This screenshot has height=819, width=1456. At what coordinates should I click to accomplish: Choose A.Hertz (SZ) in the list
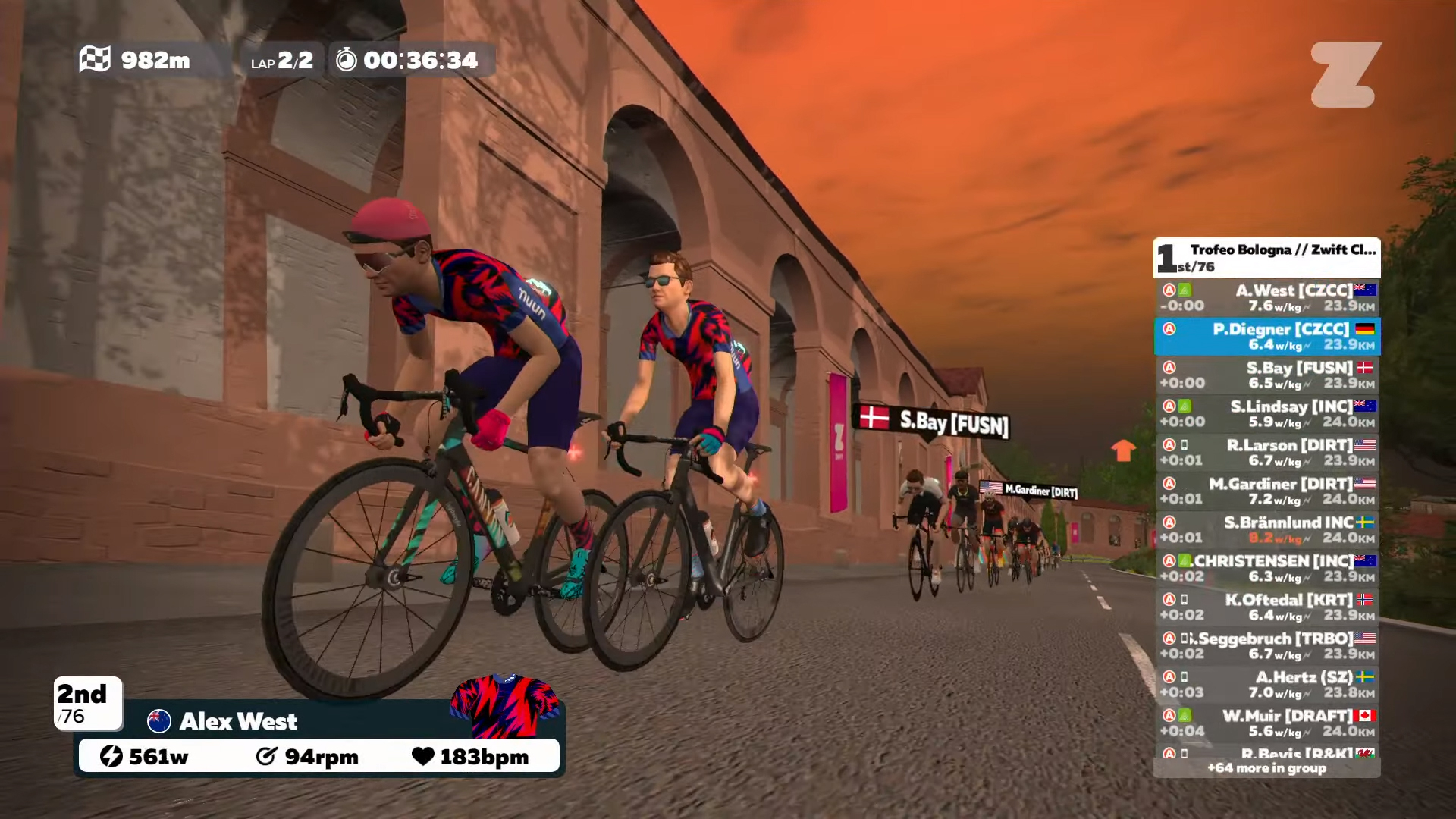pyautogui.click(x=1266, y=685)
